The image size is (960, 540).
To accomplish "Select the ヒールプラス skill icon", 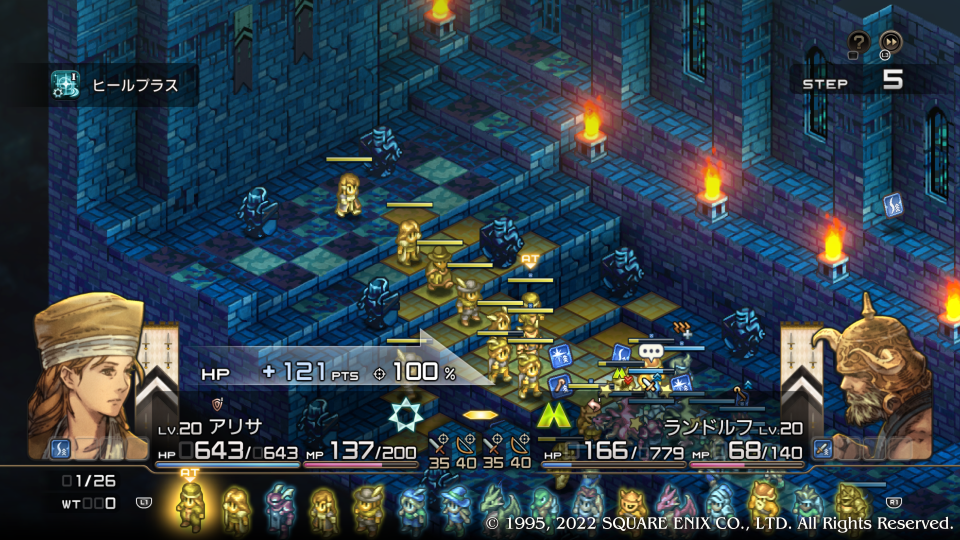I will pyautogui.click(x=66, y=86).
